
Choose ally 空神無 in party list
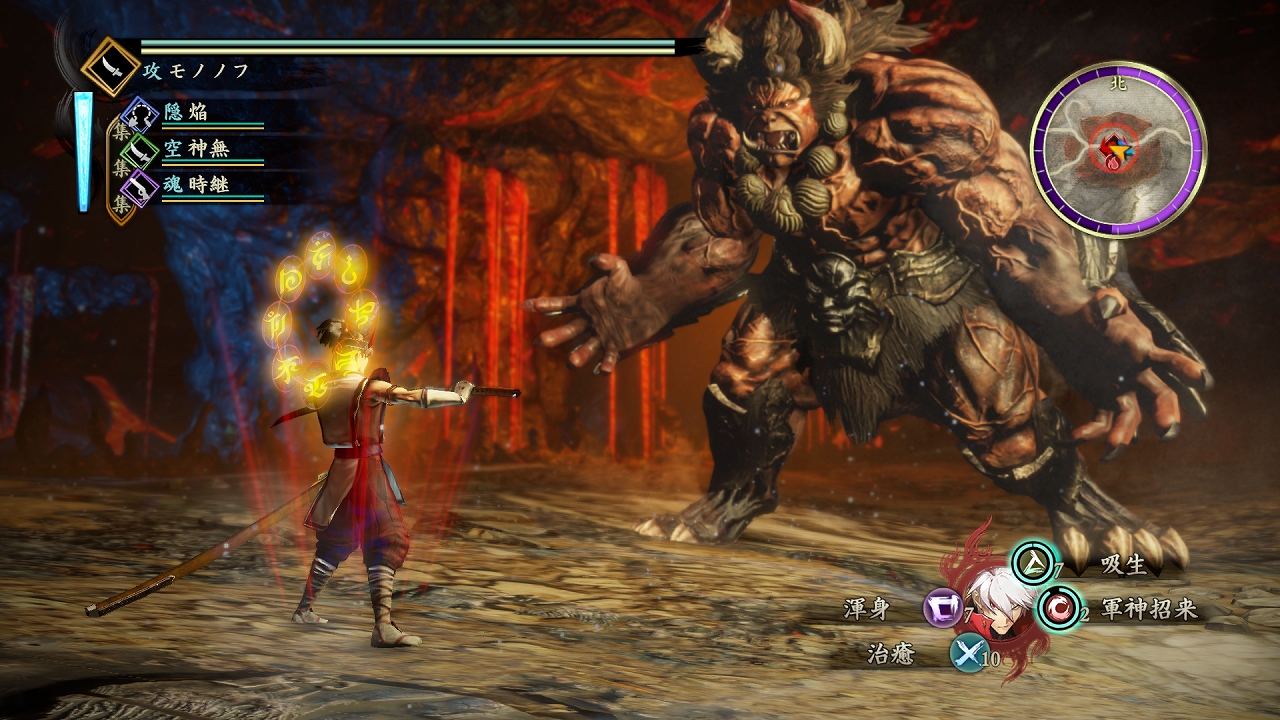click(141, 150)
